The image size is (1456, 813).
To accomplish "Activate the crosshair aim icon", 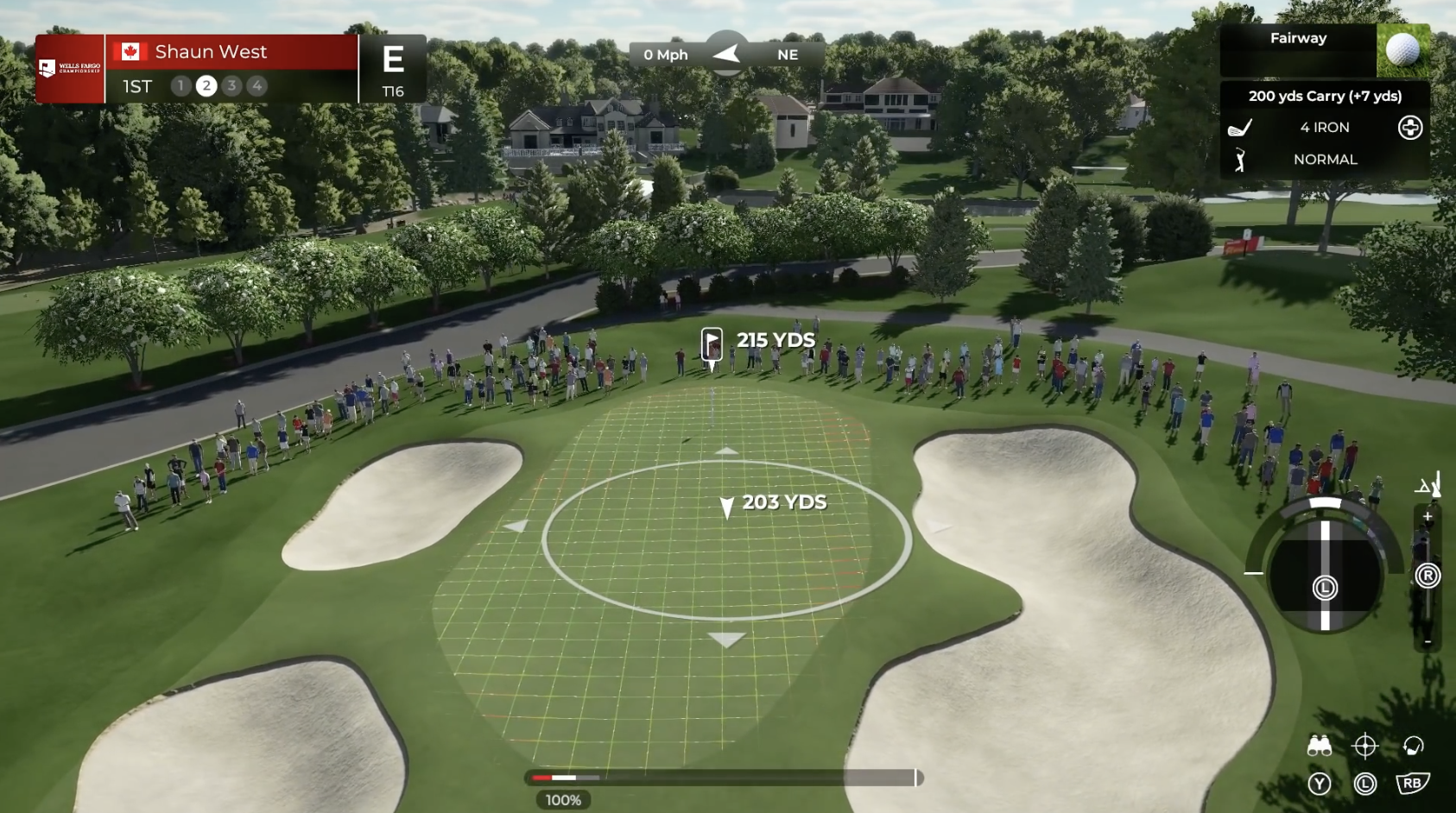I will tap(1364, 746).
